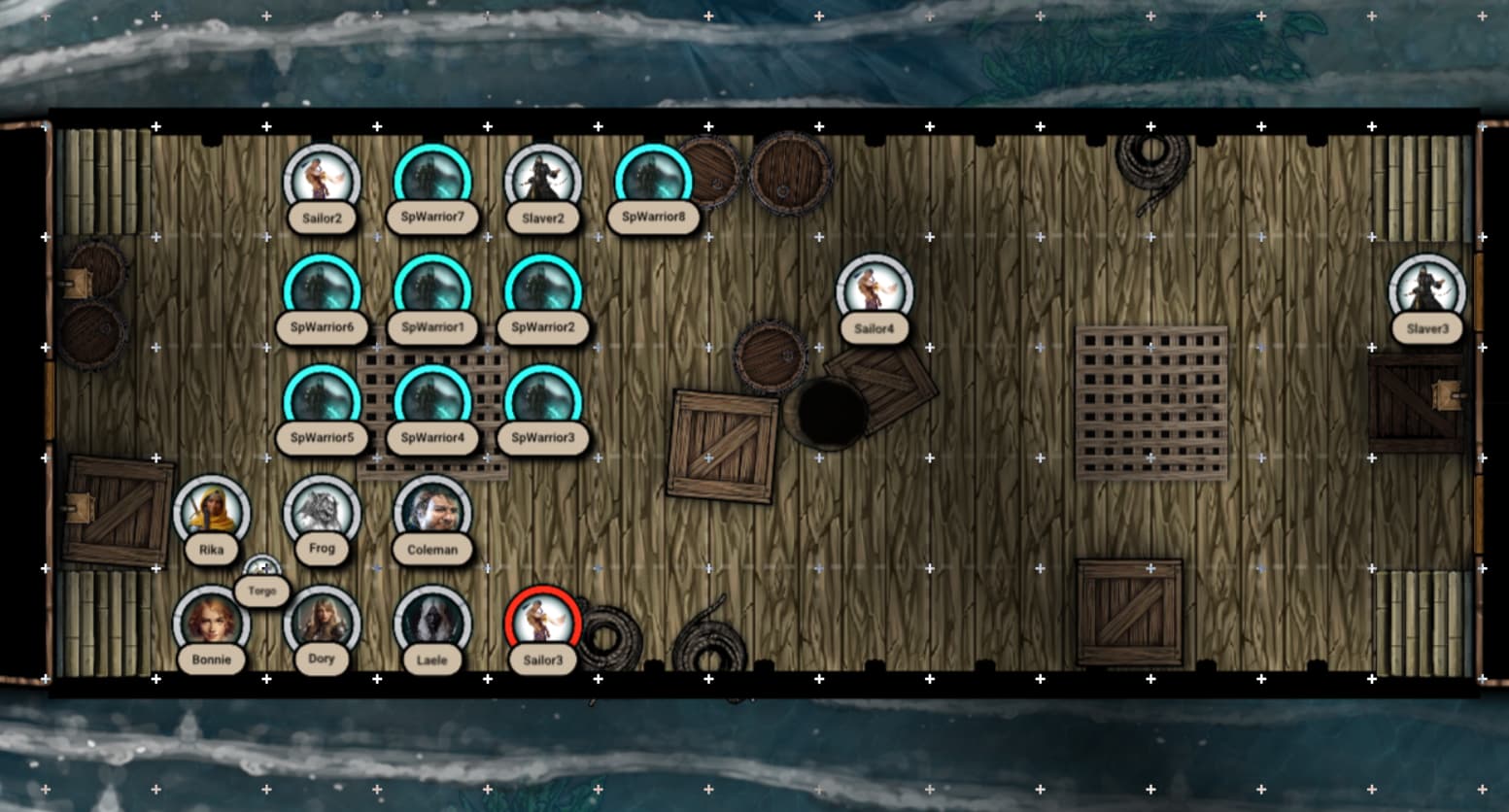Select the red-ringed Sailor3 token
The width and height of the screenshot is (1509, 812).
click(542, 624)
